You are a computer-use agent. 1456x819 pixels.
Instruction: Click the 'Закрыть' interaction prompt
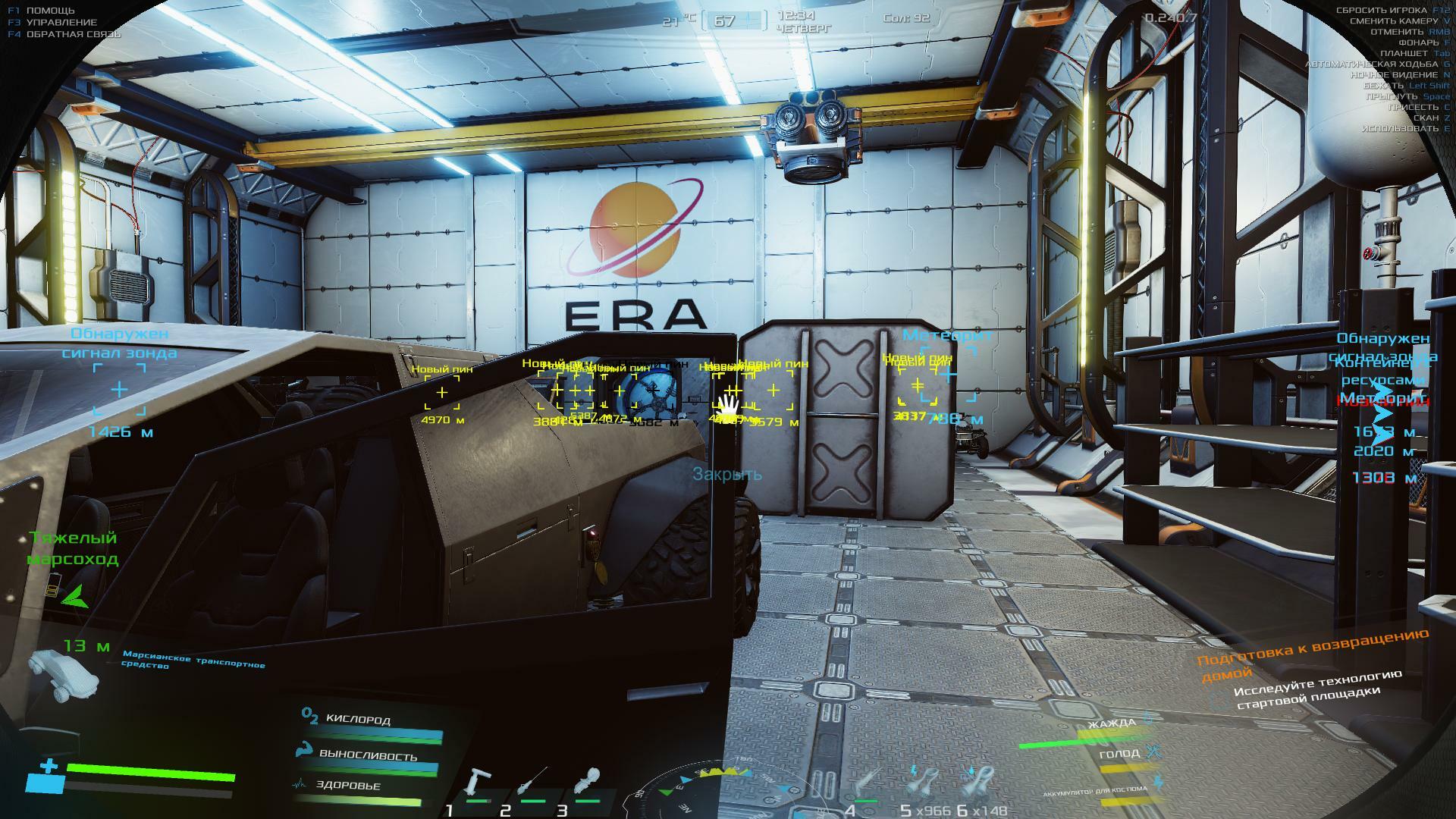tap(726, 475)
